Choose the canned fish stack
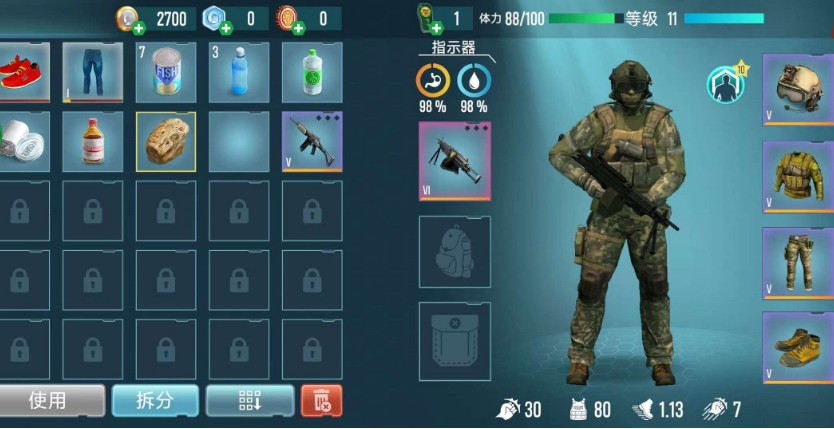The image size is (834, 429). tap(165, 72)
